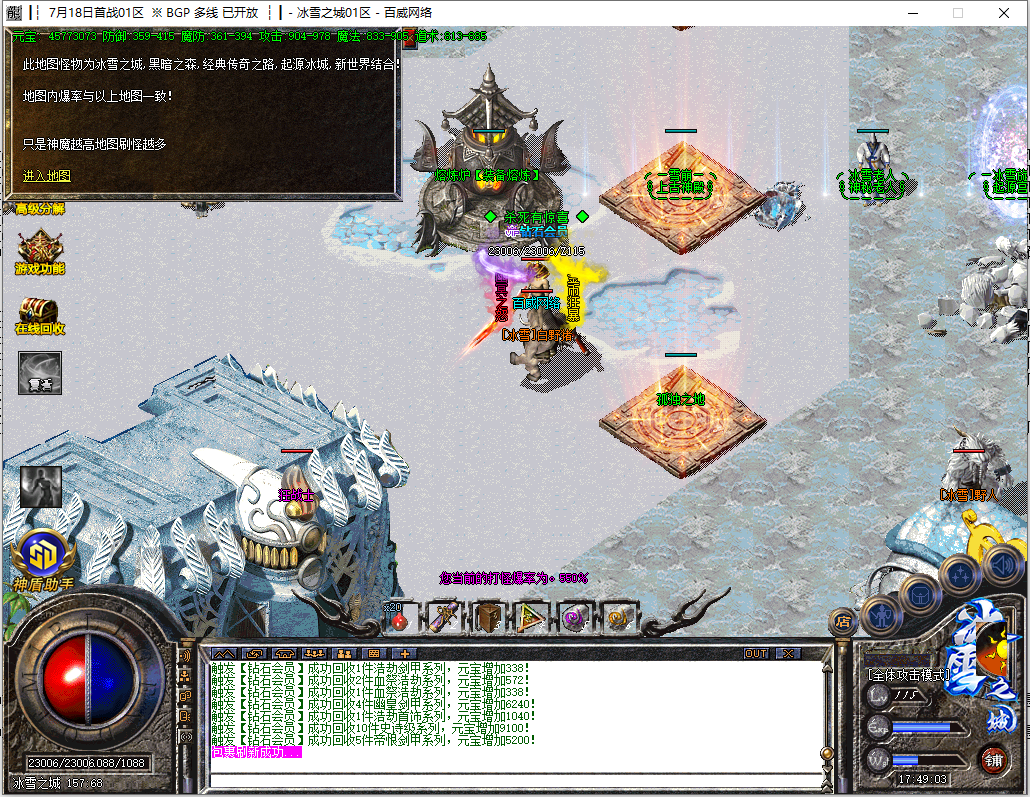Image resolution: width=1030 pixels, height=797 pixels.
Task: Use the purple swirl stone hotbar item
Action: pos(576,619)
